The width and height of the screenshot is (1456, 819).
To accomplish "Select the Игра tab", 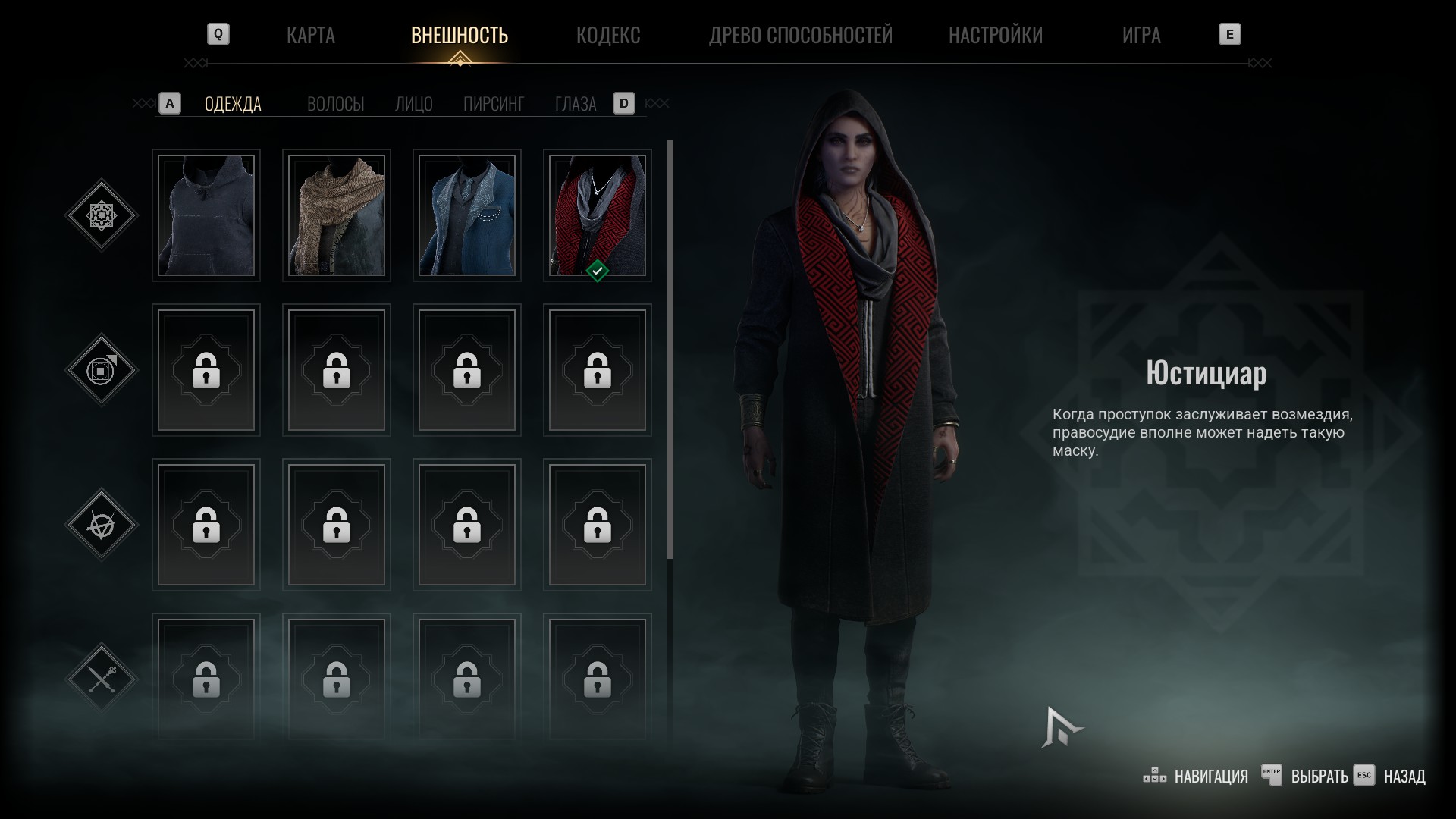I will [x=1141, y=35].
